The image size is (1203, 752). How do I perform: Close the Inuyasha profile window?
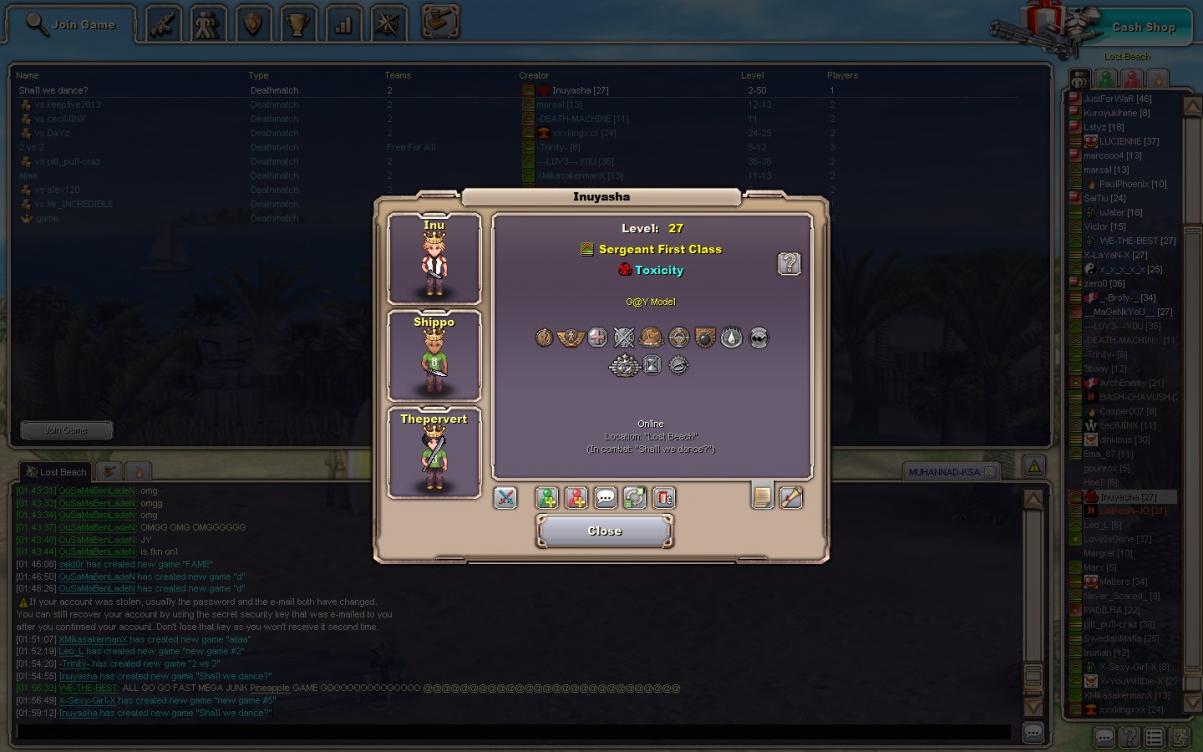coord(604,531)
